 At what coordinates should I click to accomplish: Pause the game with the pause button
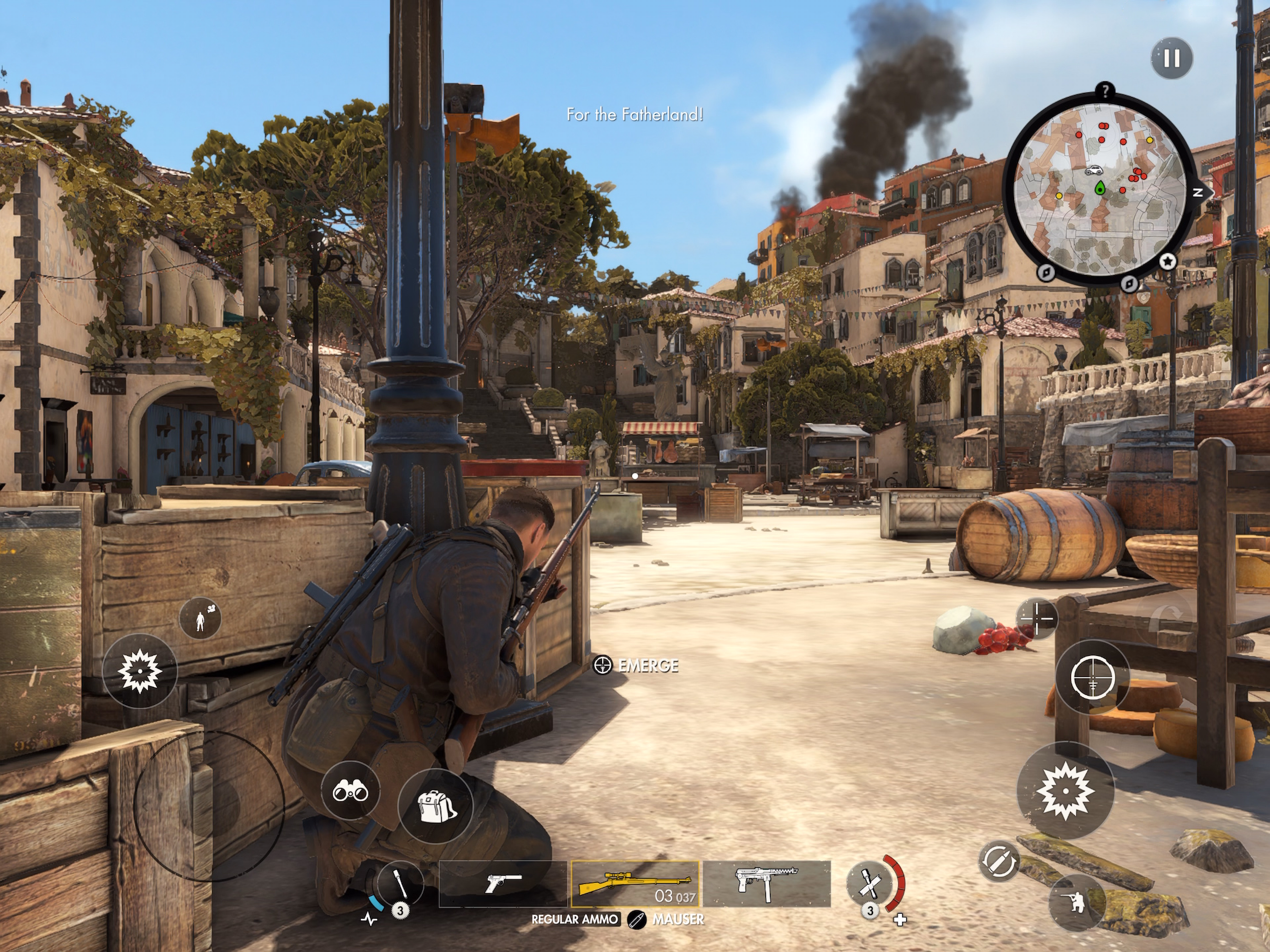point(1171,58)
